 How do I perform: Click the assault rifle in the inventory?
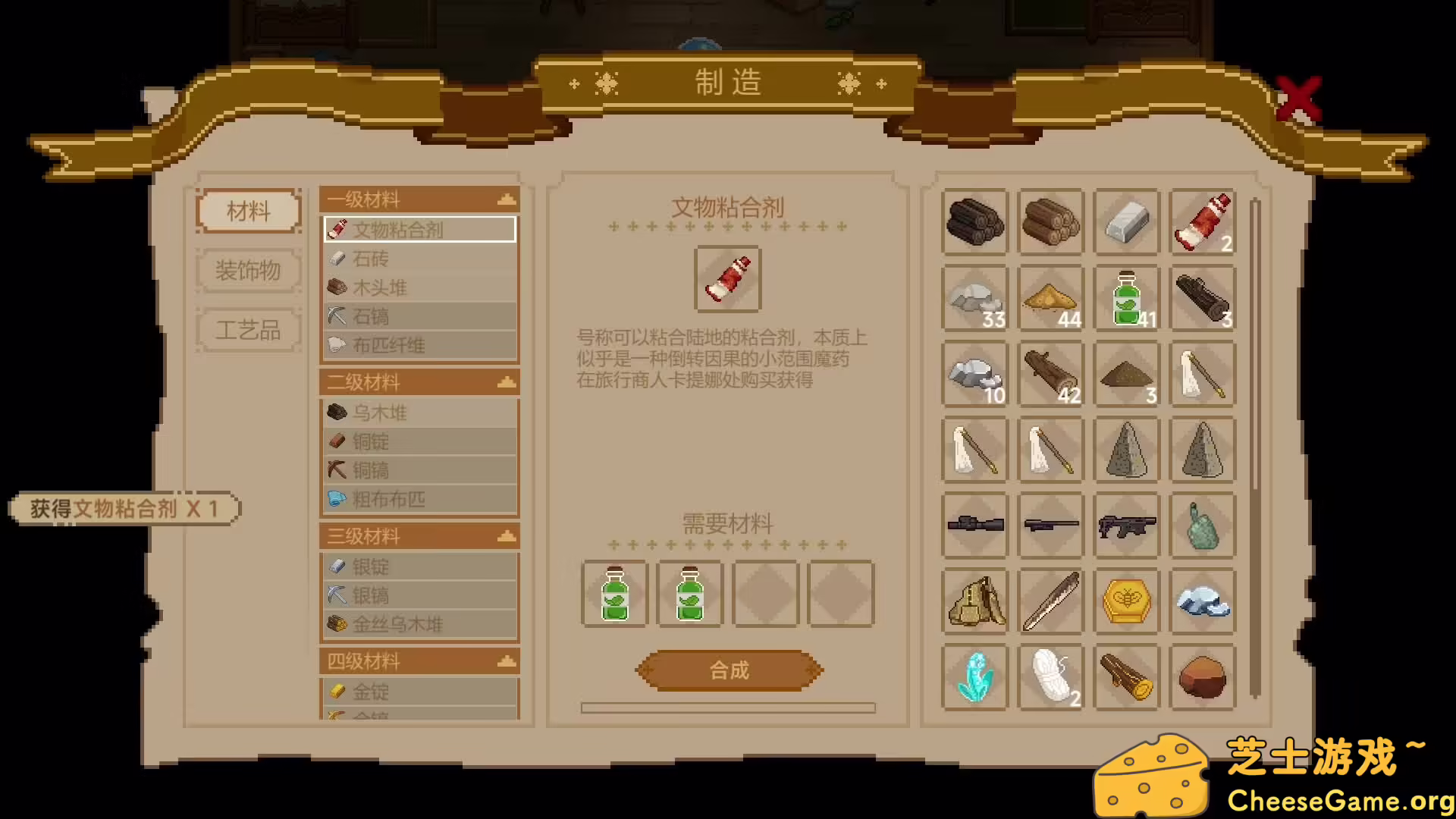(1127, 526)
